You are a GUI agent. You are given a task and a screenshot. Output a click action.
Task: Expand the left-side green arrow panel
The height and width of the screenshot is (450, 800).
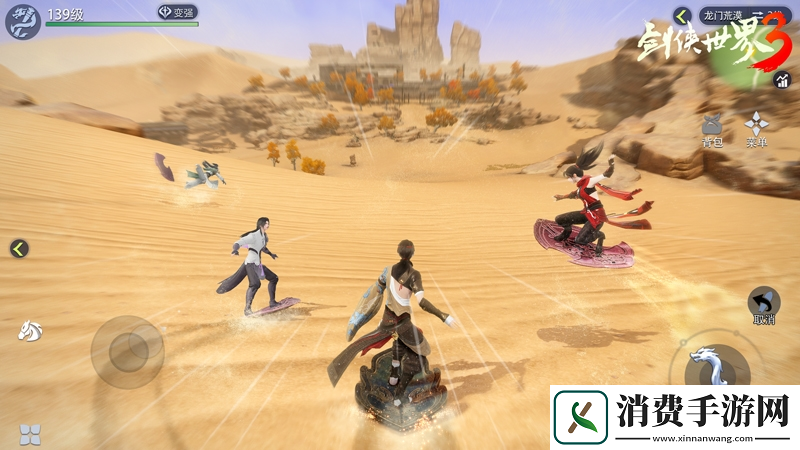(18, 248)
